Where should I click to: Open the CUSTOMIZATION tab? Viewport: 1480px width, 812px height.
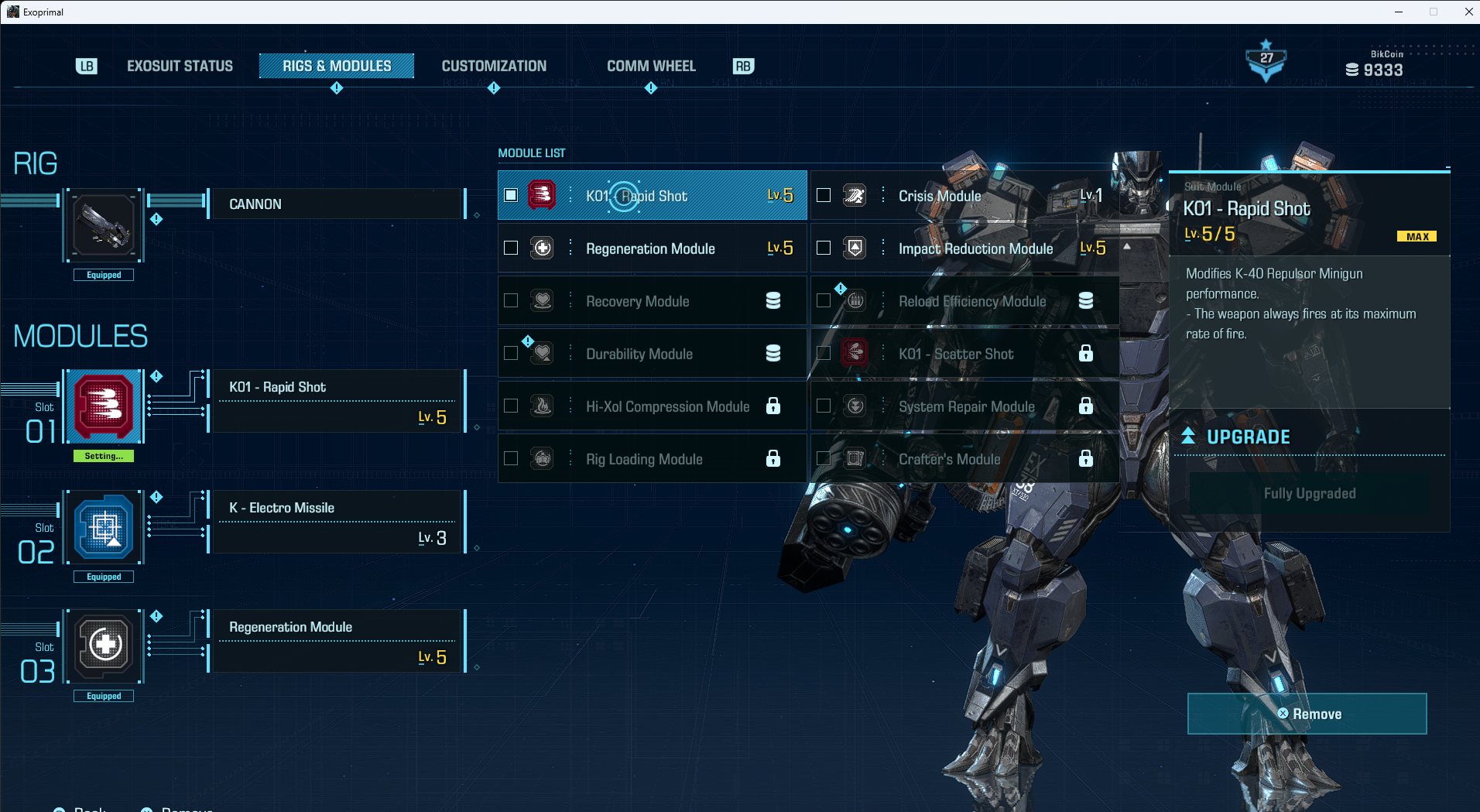point(494,66)
